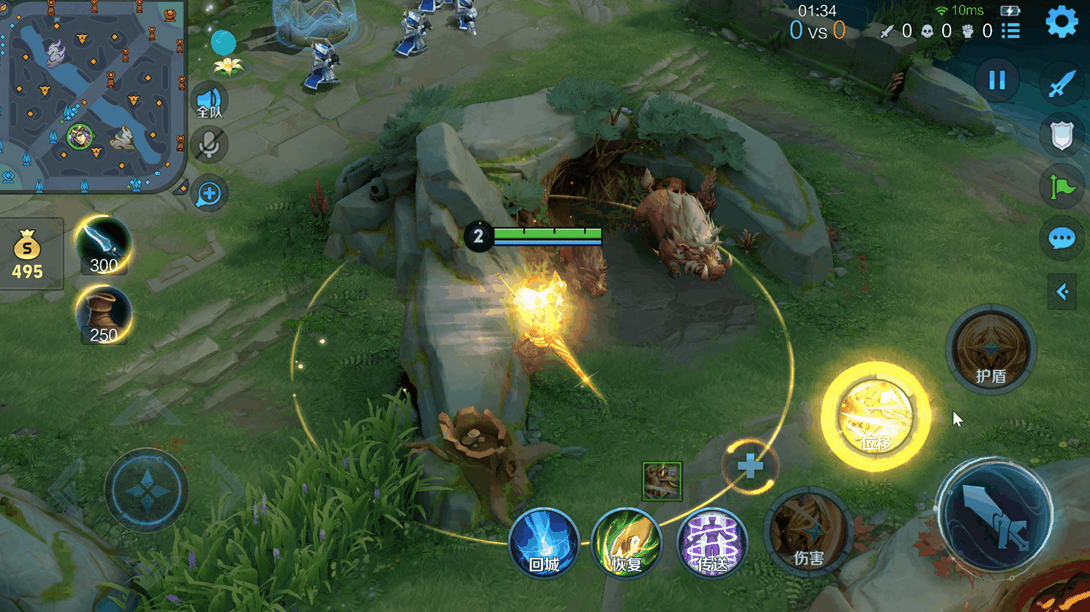
Task: Tap the minimap
Action: [x=92, y=95]
